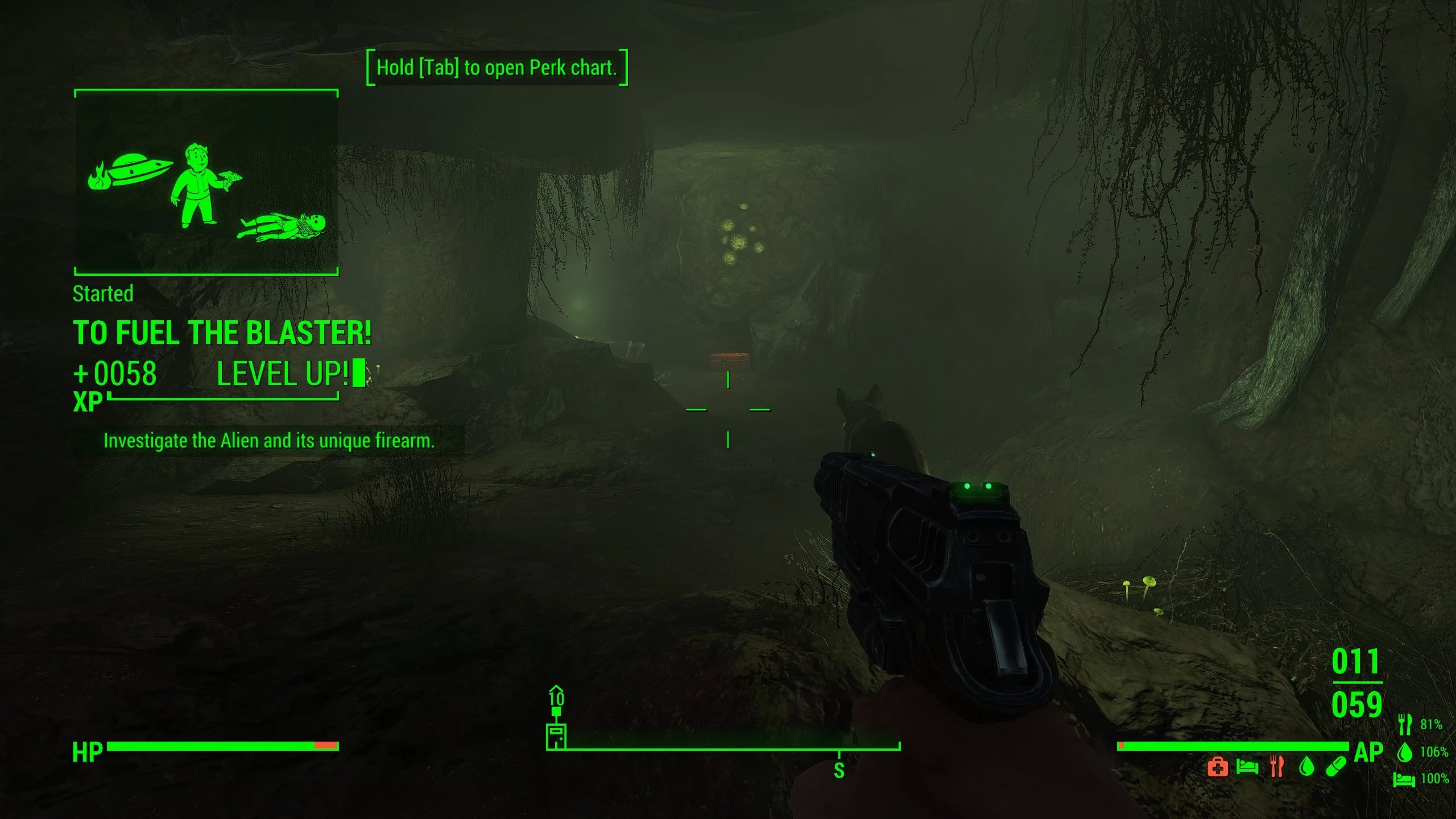The image size is (1456, 819).
Task: Select the To Fuel the Blaster quest title
Action: [222, 333]
